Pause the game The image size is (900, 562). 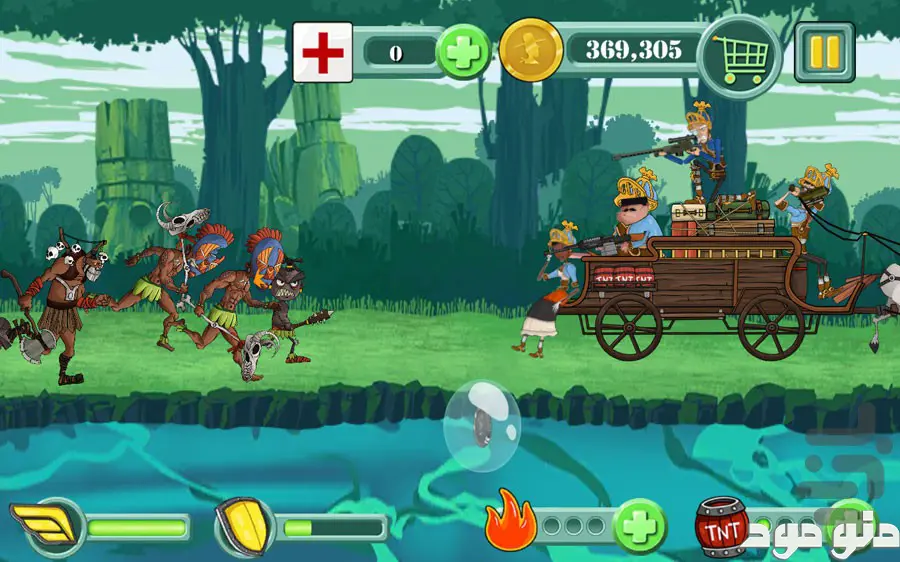824,51
